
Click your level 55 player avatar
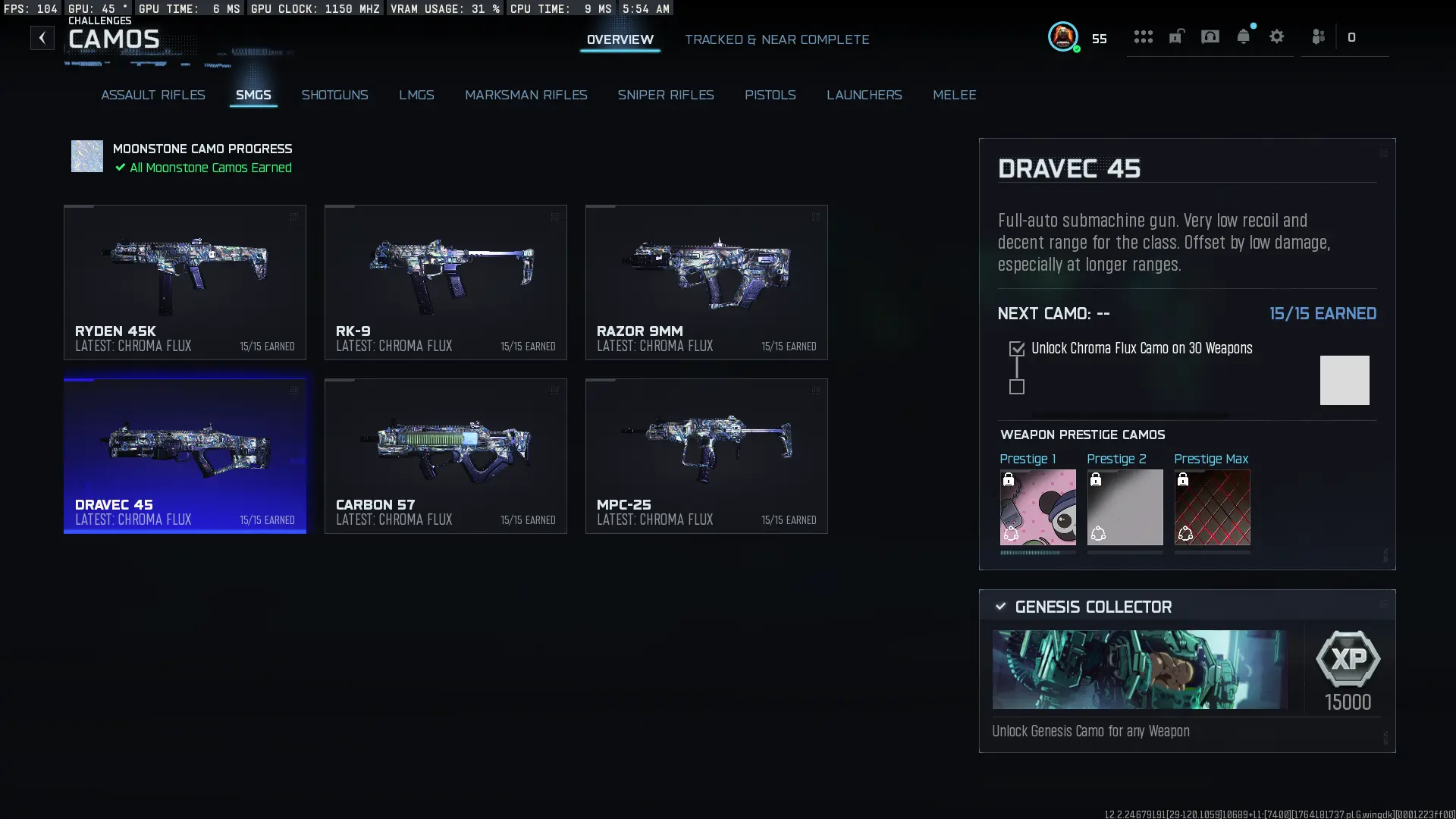click(1063, 36)
